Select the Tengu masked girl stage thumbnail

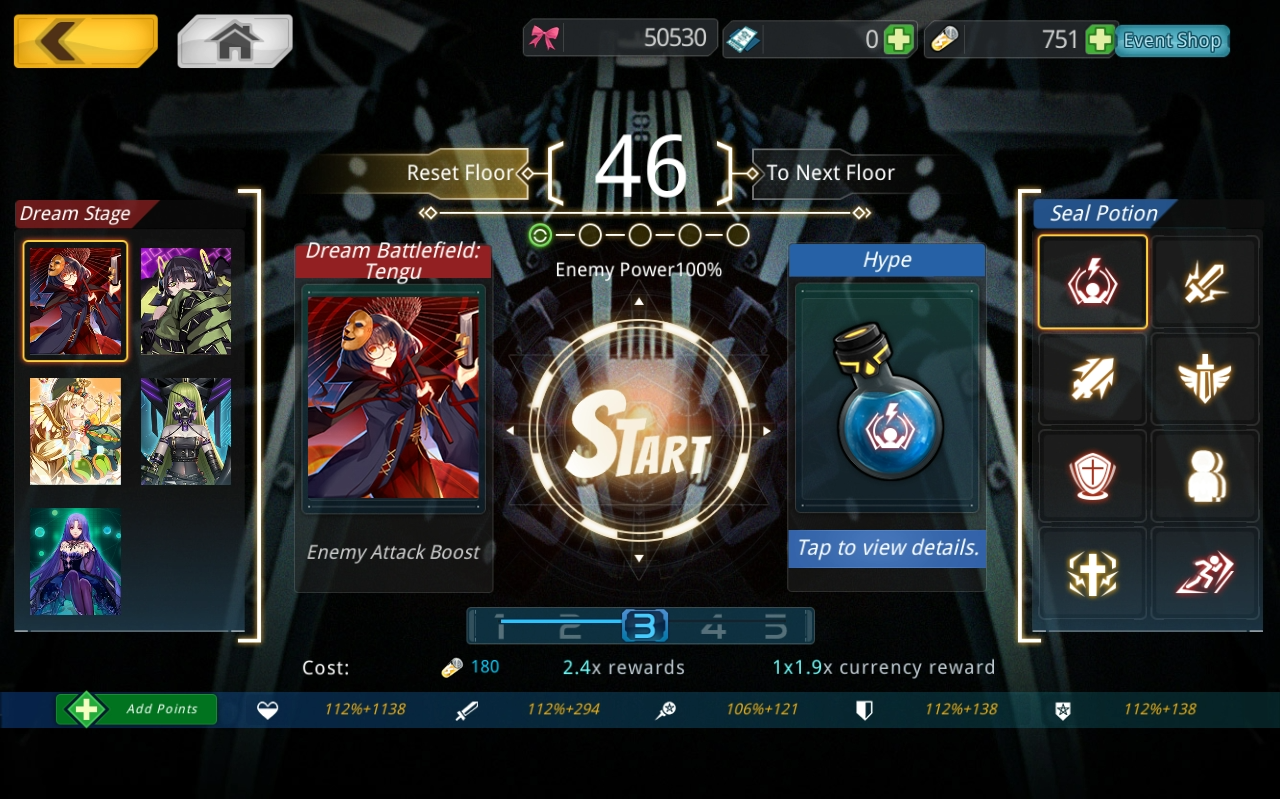(76, 301)
